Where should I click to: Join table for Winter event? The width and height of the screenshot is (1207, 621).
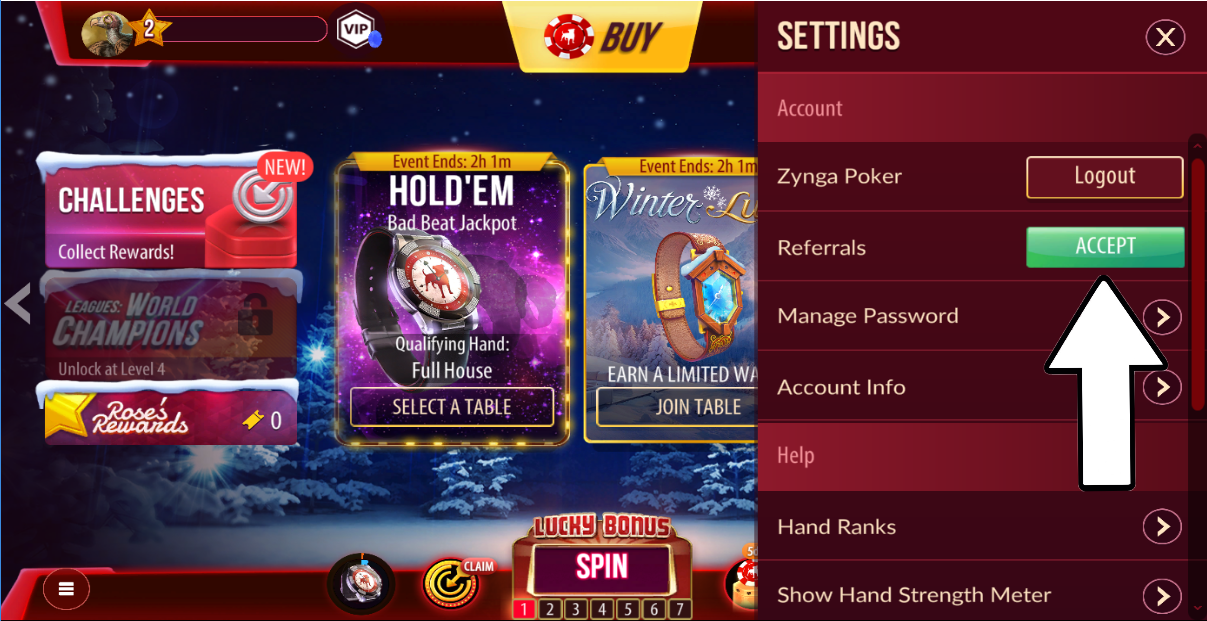697,407
